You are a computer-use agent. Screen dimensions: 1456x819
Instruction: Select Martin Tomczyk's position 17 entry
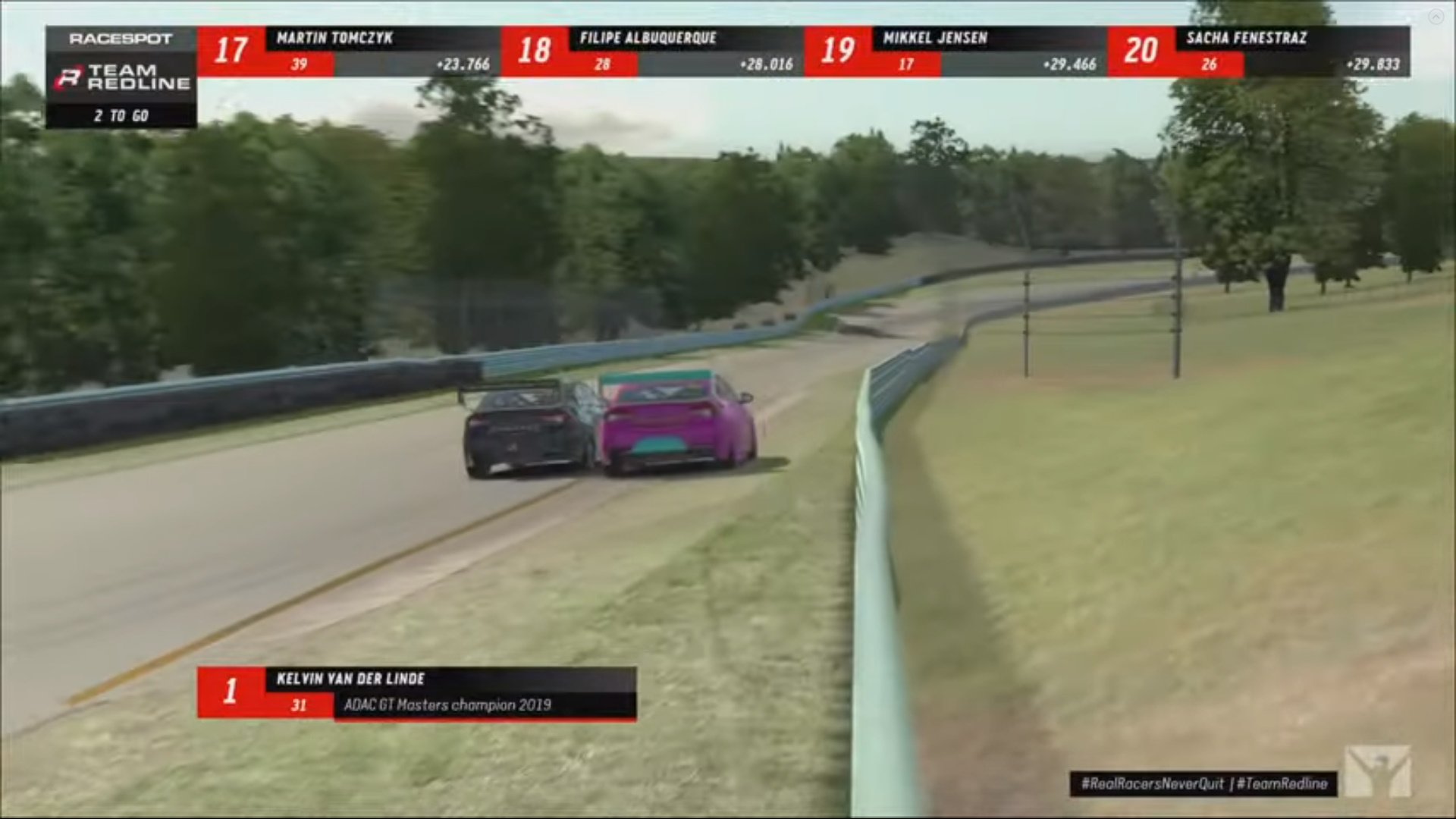[x=348, y=51]
